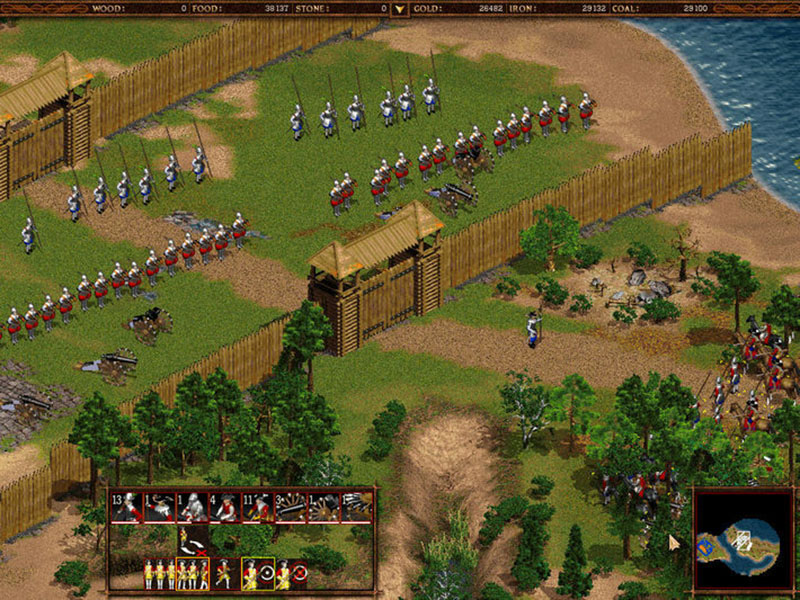Screen dimensions: 800x600
Task: Choose the highlighted three-soldier formation icon
Action: tap(192, 574)
